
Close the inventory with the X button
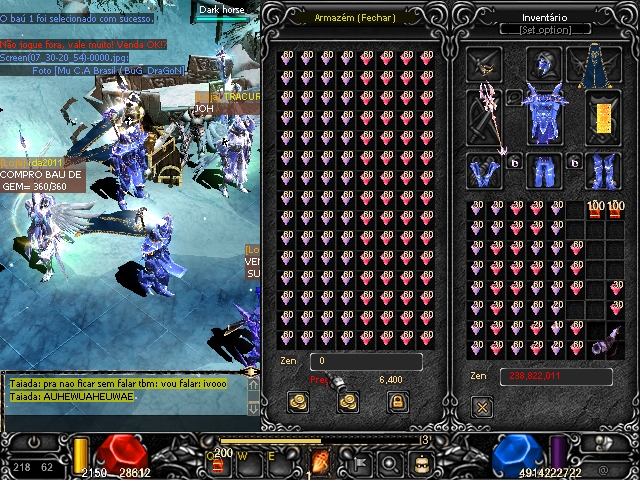(482, 406)
